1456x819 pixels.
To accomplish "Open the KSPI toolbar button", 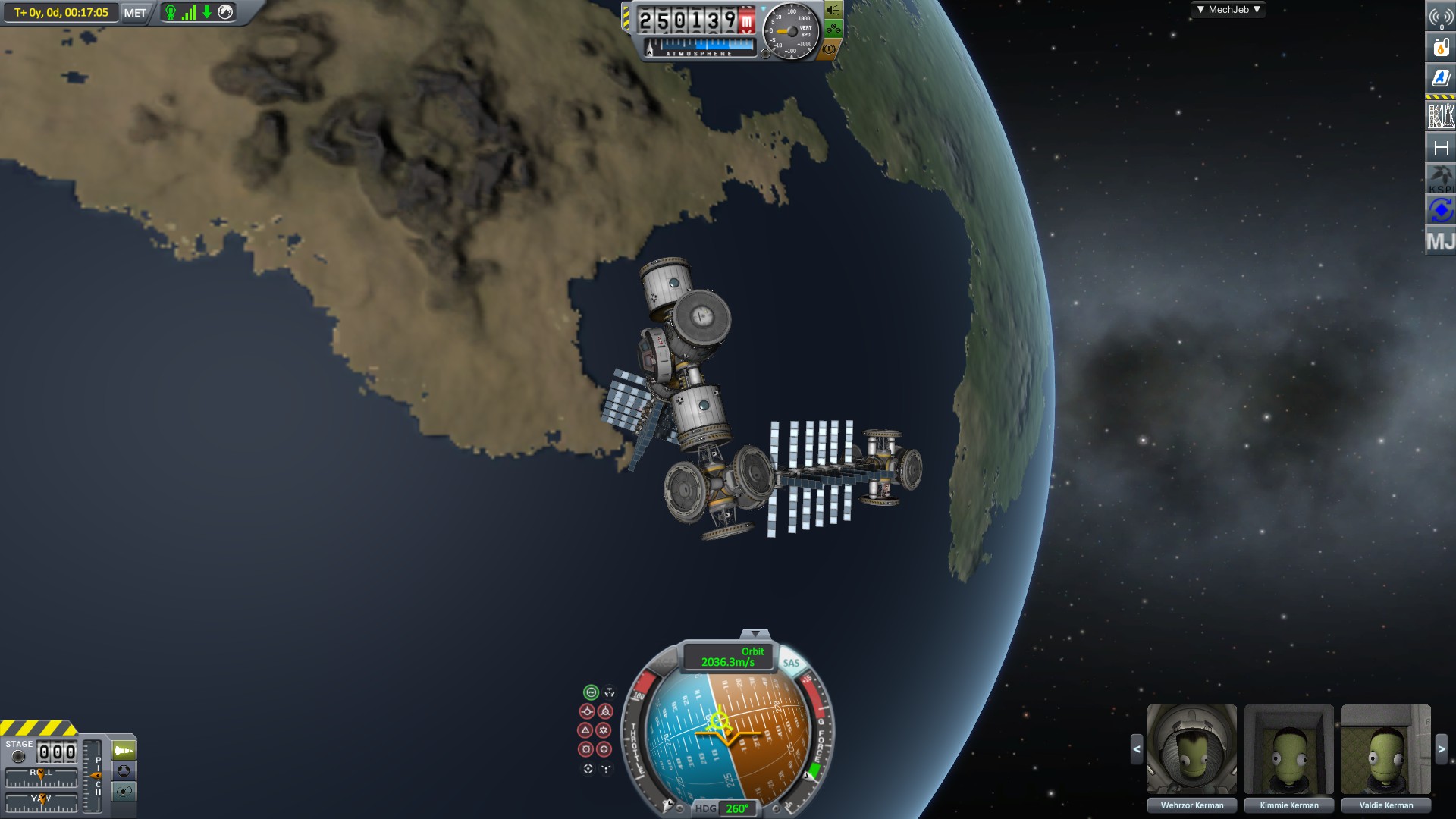I will [1441, 179].
